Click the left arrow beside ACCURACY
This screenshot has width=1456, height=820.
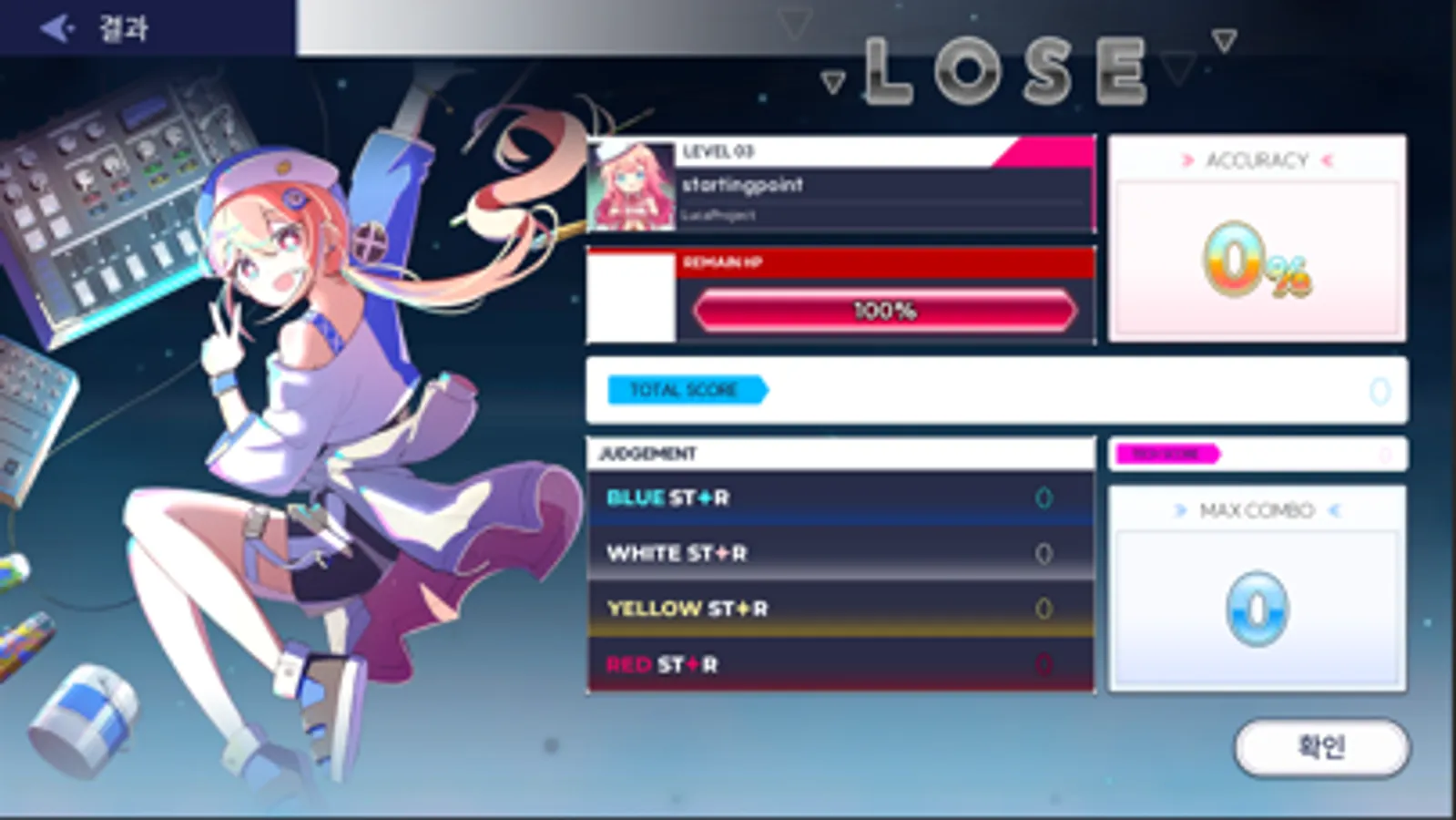(1187, 159)
